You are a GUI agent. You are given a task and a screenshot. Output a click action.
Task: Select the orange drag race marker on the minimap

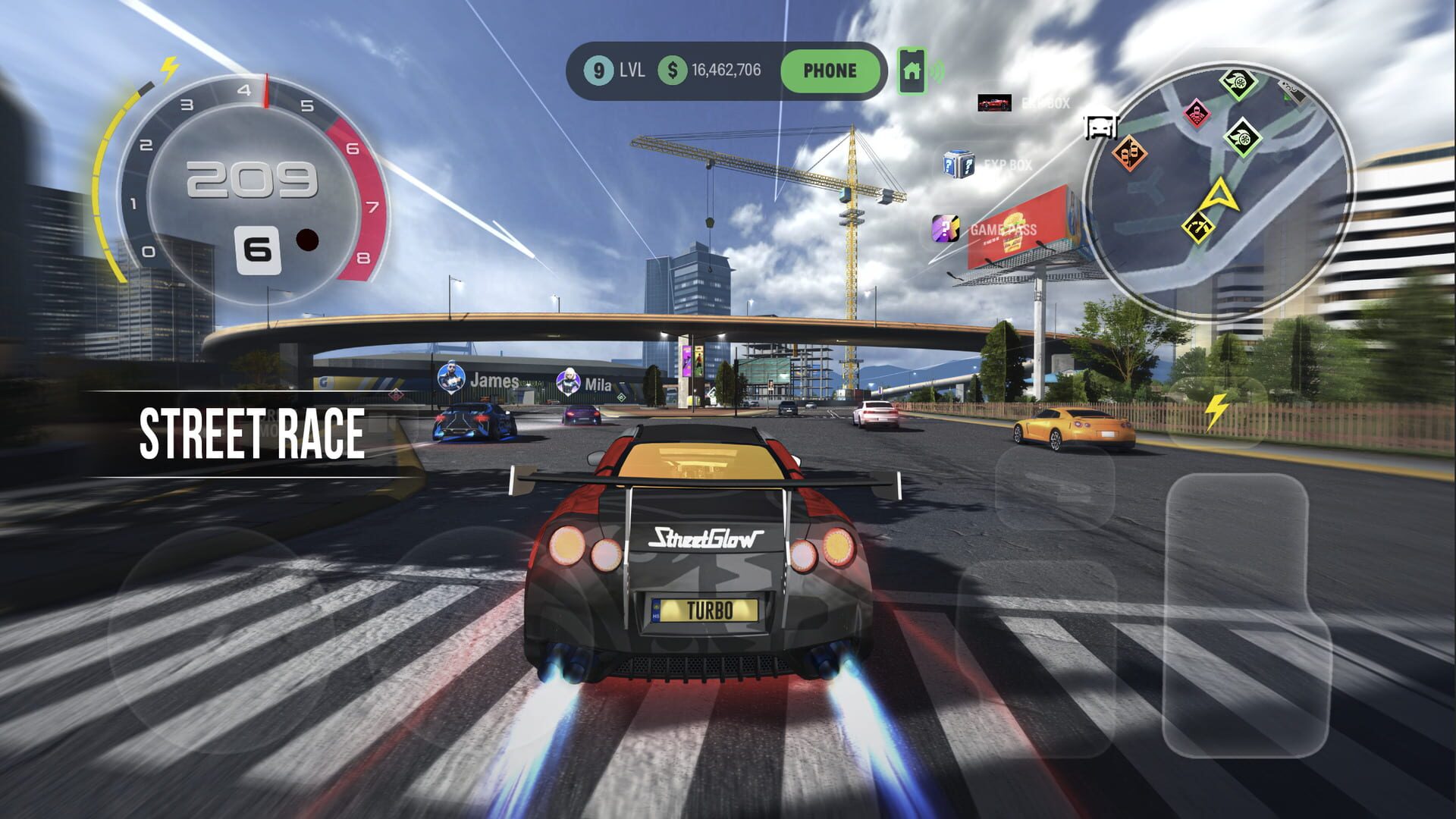click(x=1130, y=154)
